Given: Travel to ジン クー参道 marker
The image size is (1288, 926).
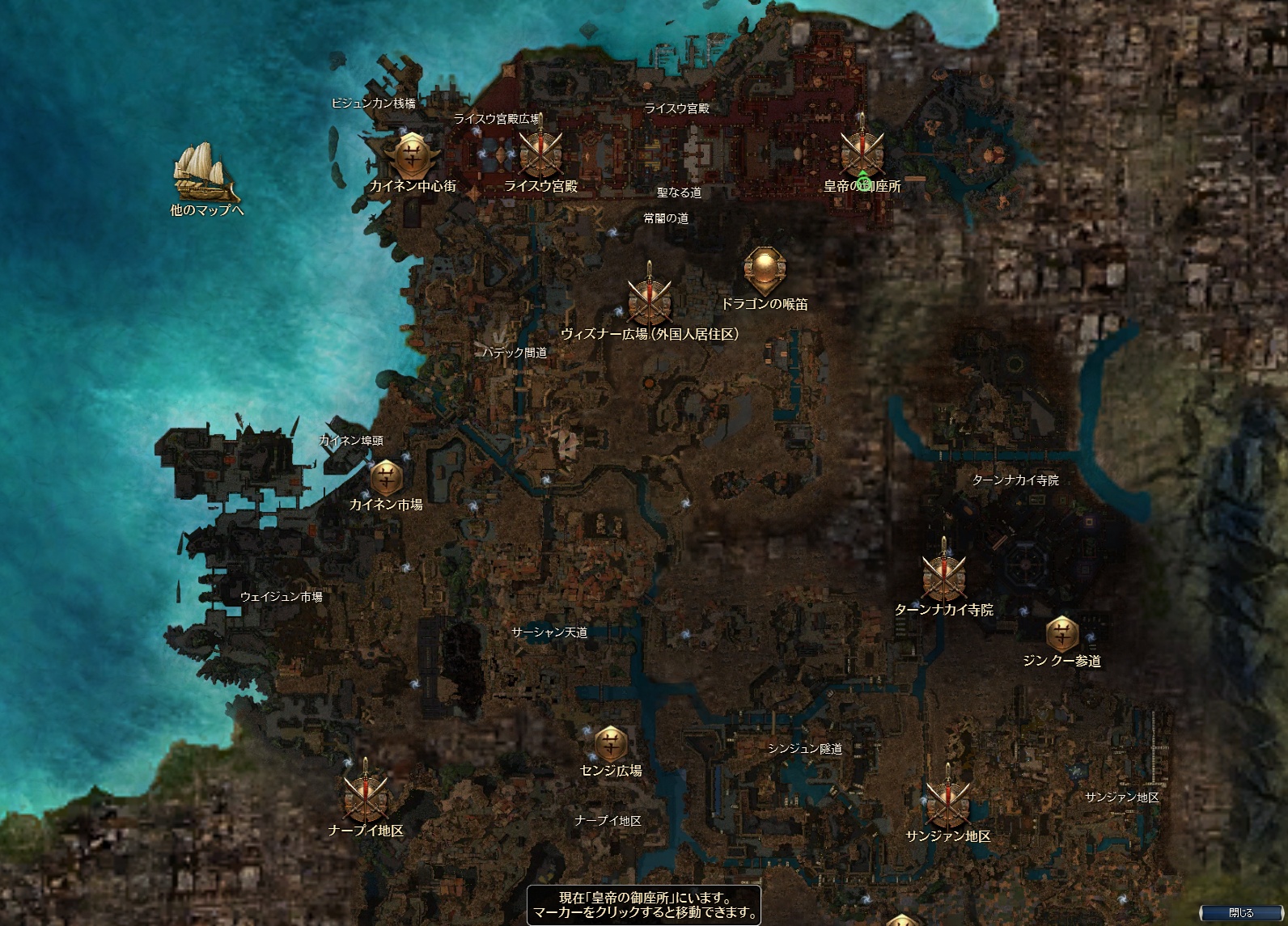Looking at the screenshot, I should (1061, 634).
